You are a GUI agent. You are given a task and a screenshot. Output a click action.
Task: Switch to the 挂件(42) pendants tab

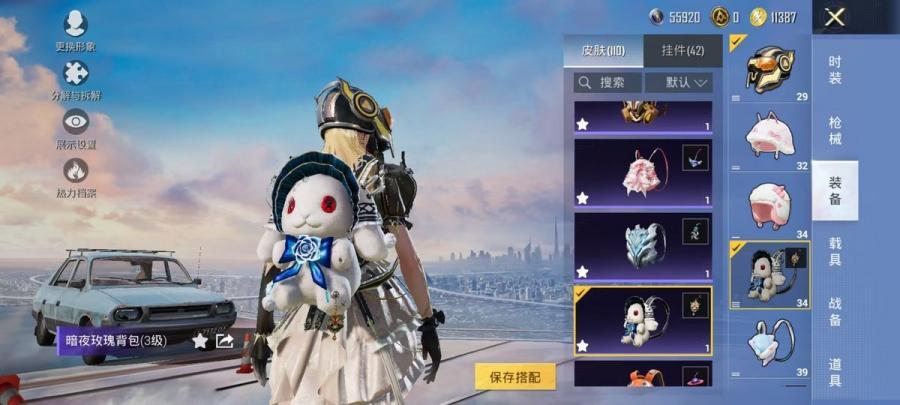[x=684, y=50]
